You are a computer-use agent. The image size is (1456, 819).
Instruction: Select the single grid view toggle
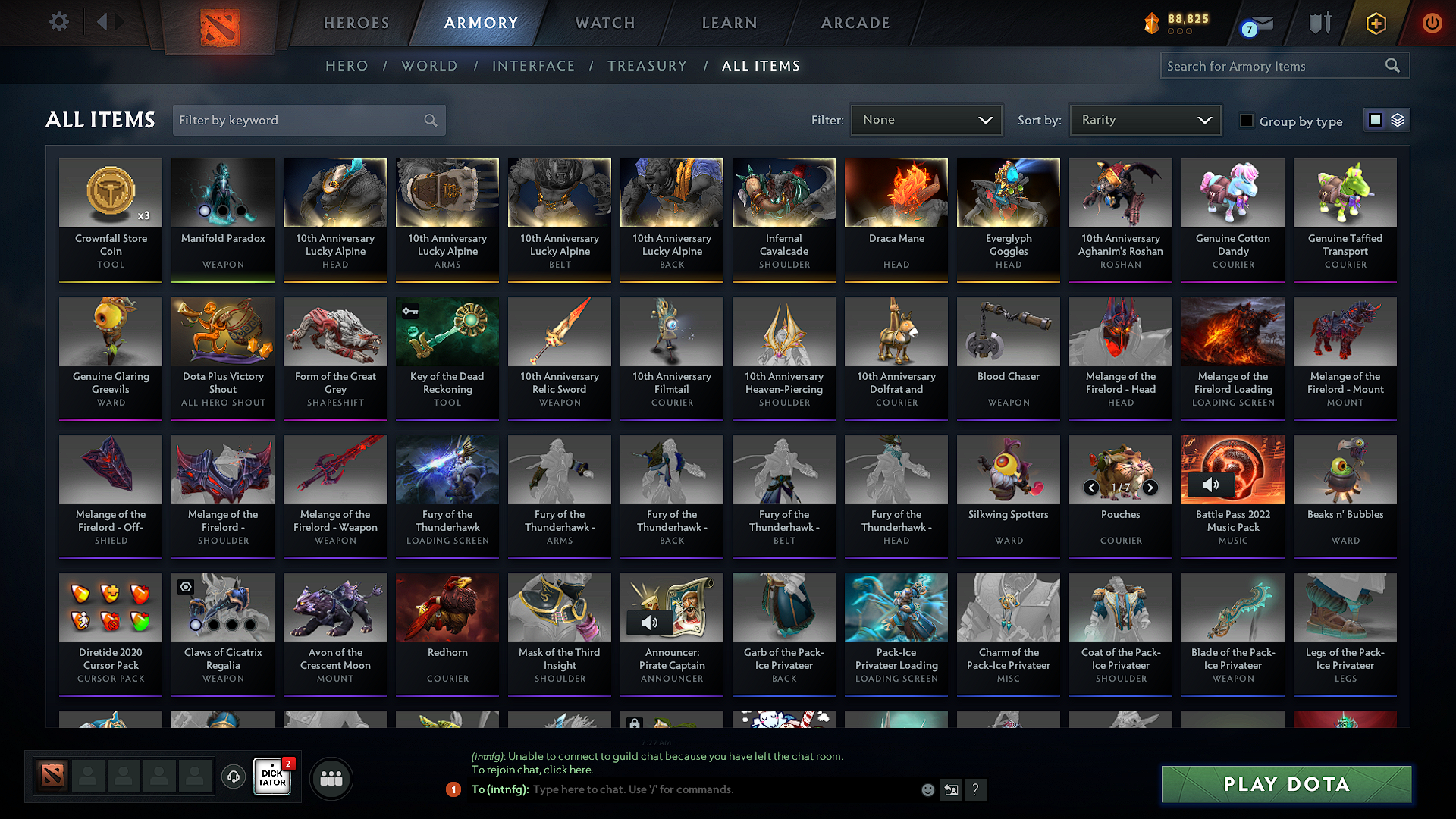tap(1376, 120)
